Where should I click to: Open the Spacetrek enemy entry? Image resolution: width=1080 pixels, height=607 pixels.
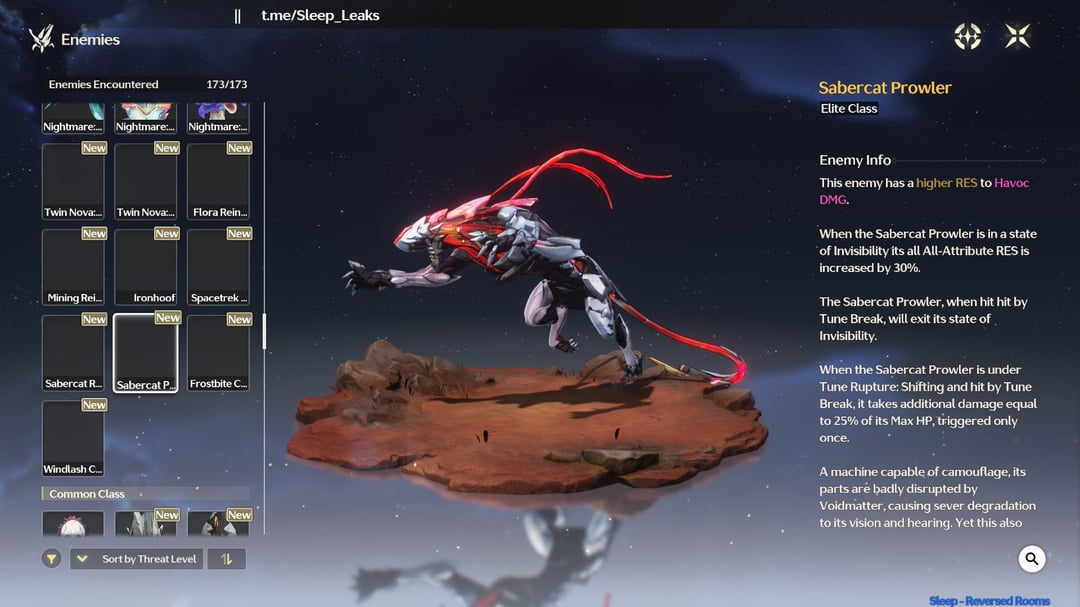coord(218,267)
